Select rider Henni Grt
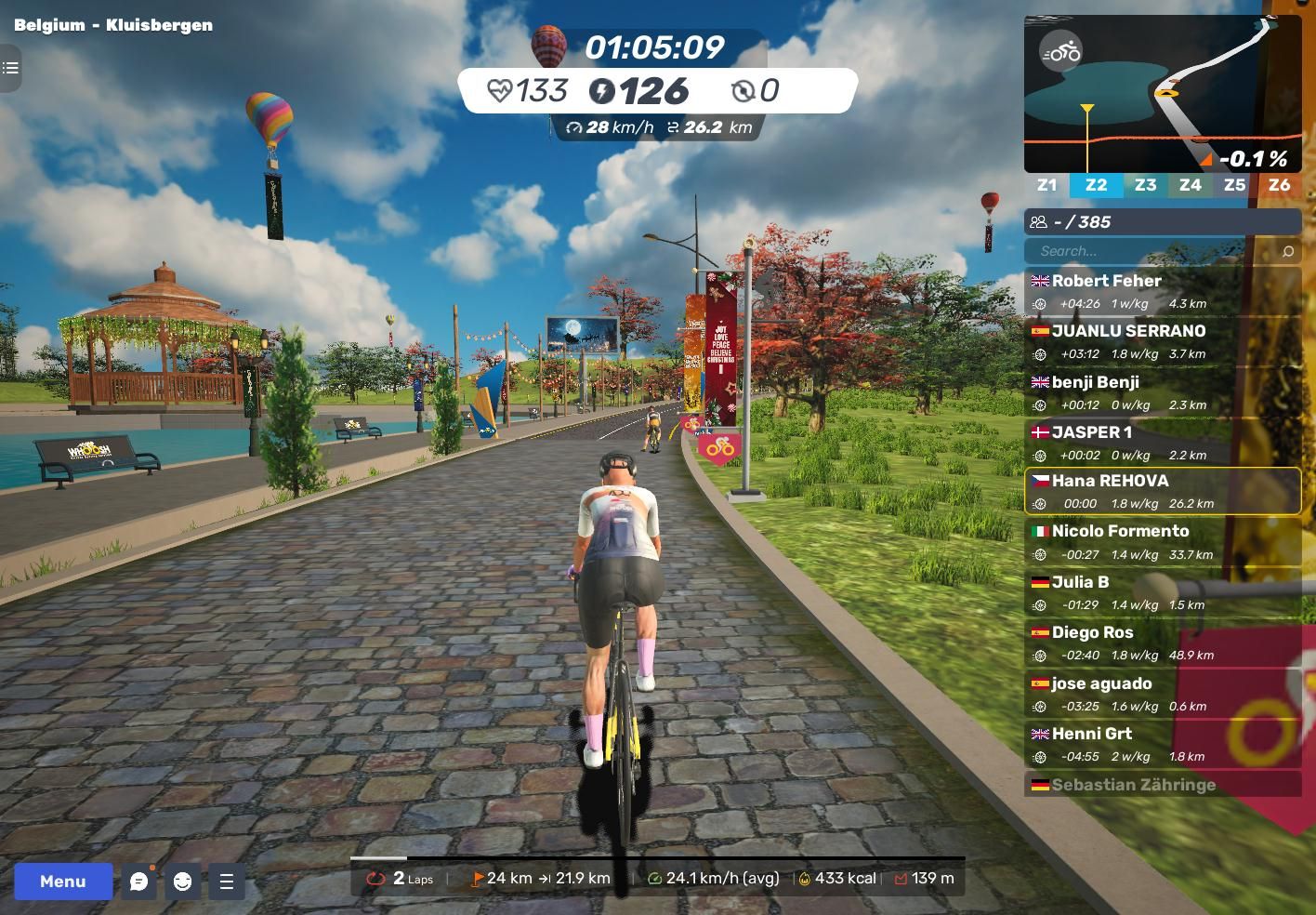The height and width of the screenshot is (915, 1316). [1162, 744]
